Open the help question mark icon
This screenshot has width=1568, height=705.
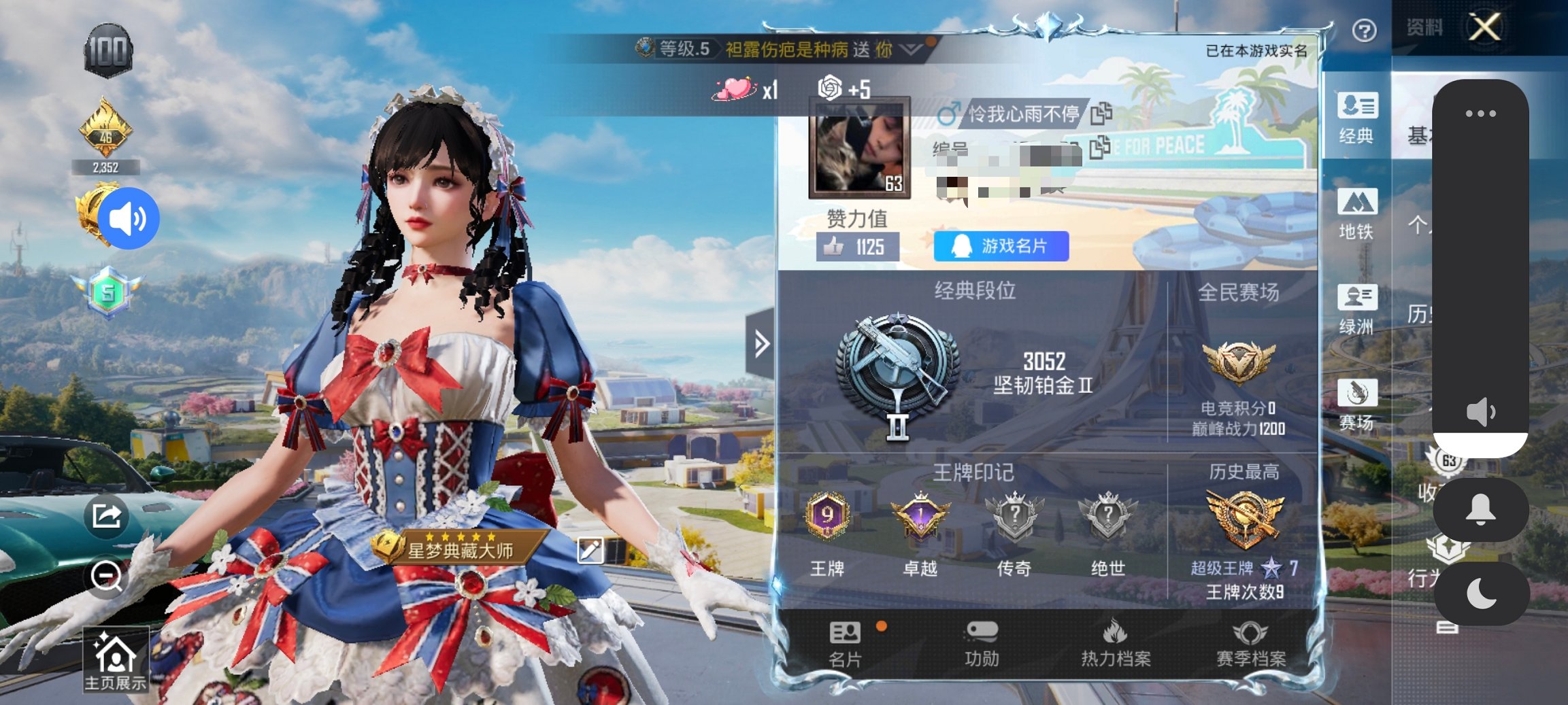click(x=1364, y=31)
